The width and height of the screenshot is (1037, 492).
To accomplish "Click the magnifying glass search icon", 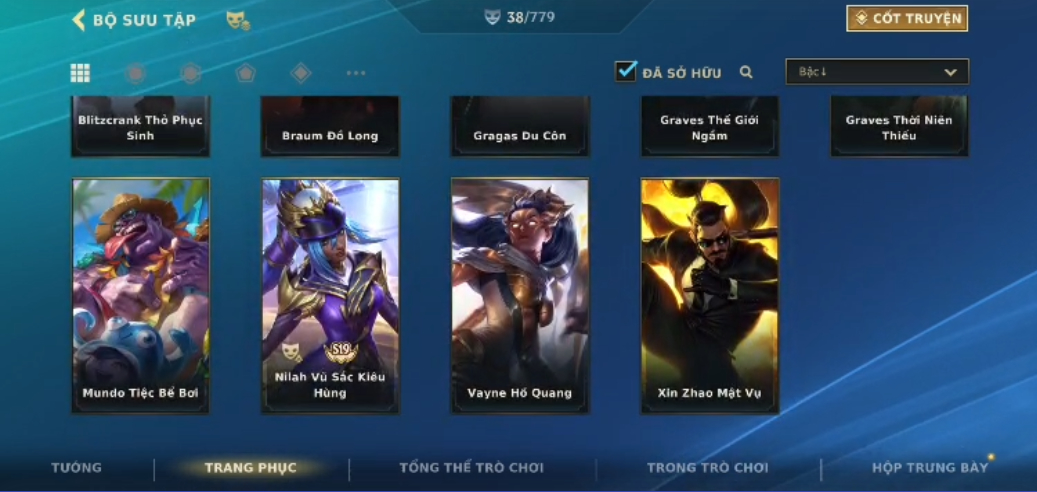I will (x=746, y=72).
